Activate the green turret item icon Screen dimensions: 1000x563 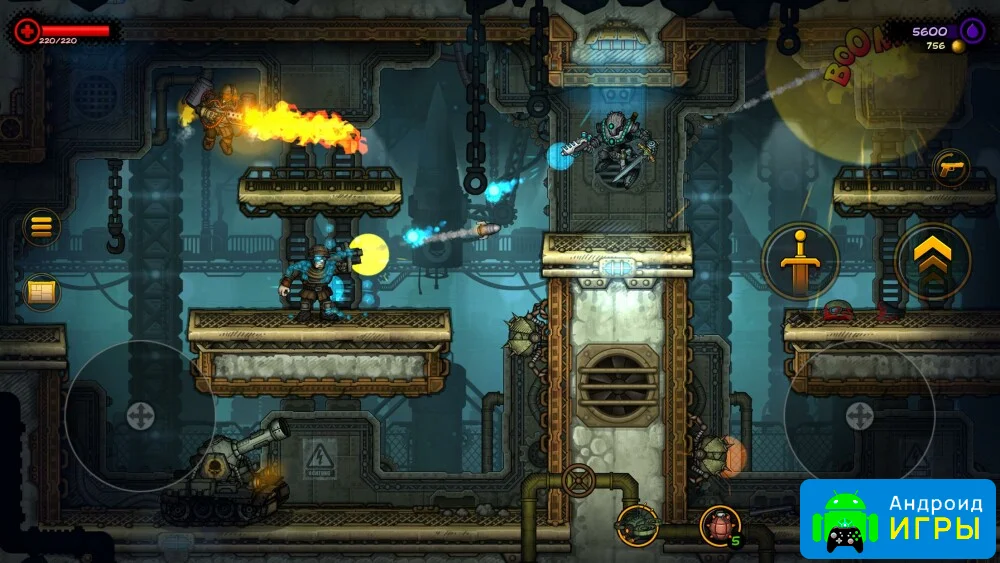coord(637,524)
